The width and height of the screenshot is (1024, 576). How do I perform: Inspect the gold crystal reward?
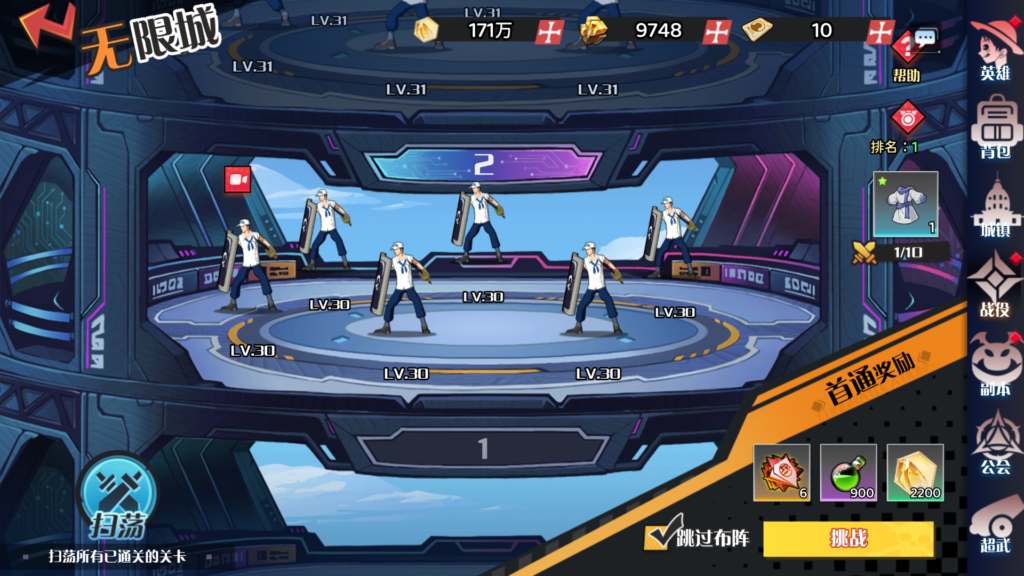[x=914, y=472]
